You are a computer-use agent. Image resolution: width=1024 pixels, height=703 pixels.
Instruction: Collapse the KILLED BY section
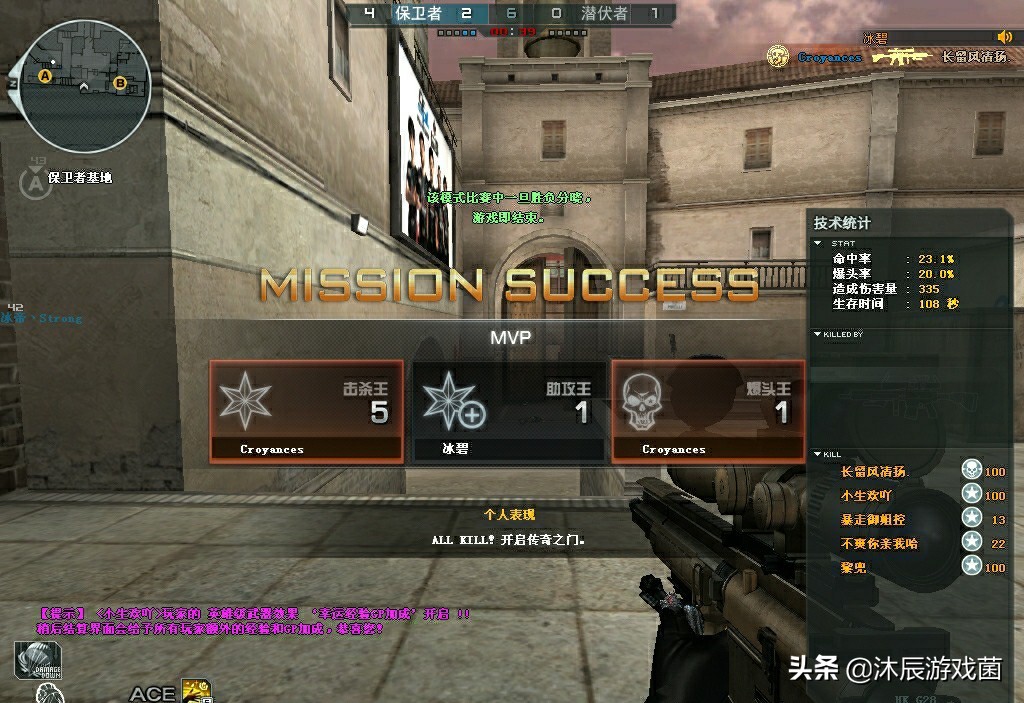pos(820,334)
